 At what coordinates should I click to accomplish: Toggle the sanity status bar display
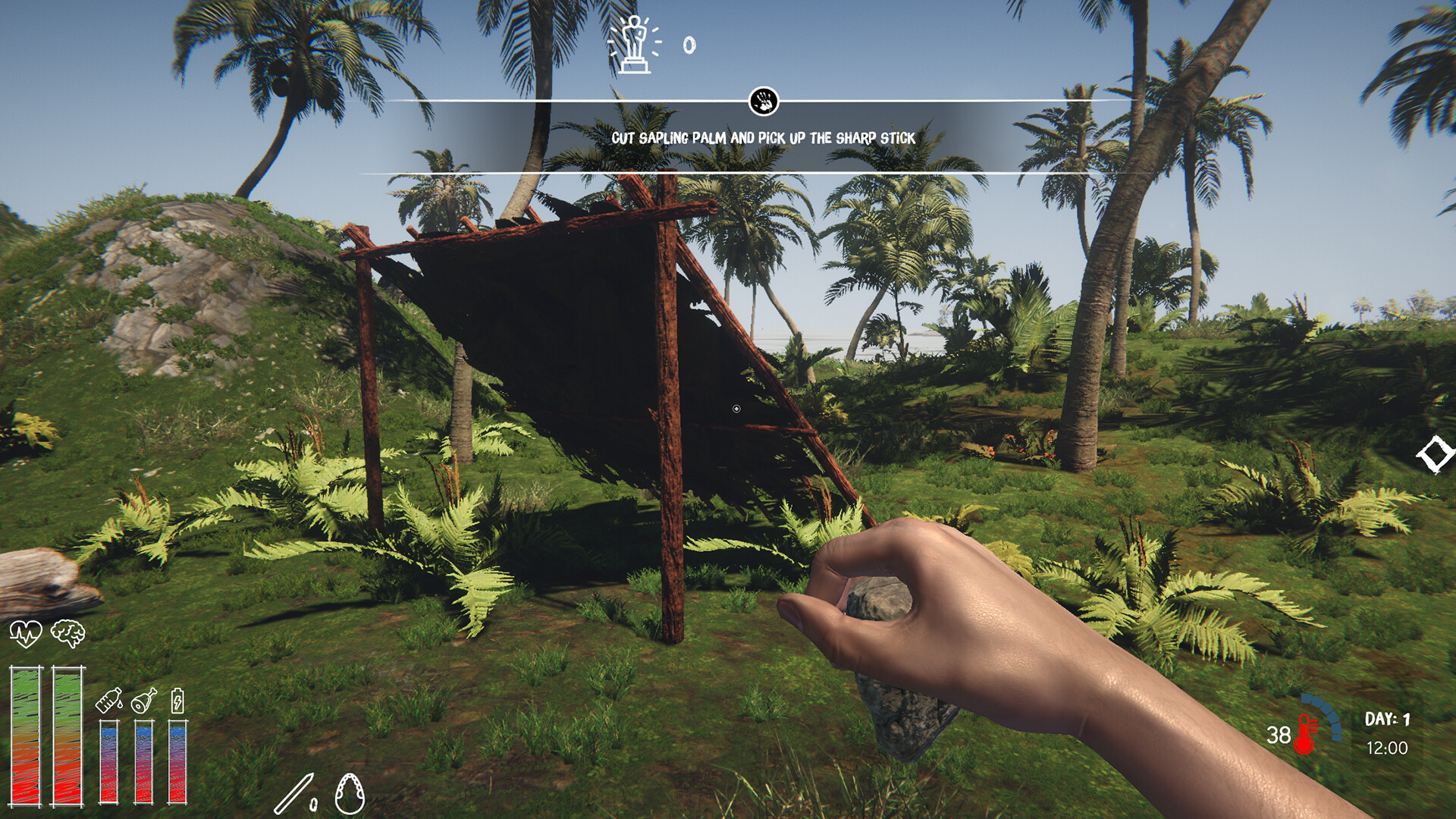67,736
